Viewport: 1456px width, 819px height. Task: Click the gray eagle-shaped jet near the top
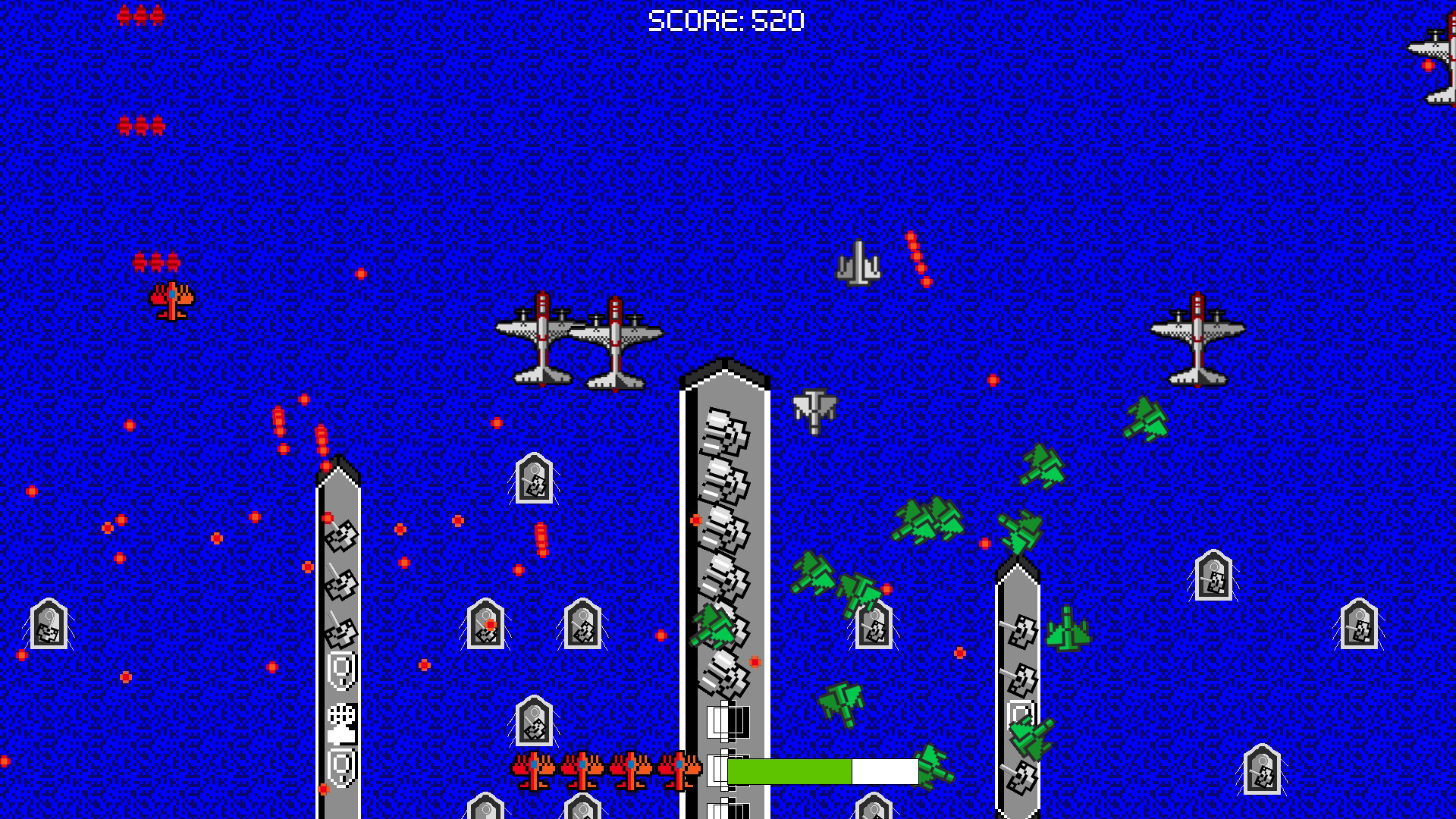click(x=859, y=262)
